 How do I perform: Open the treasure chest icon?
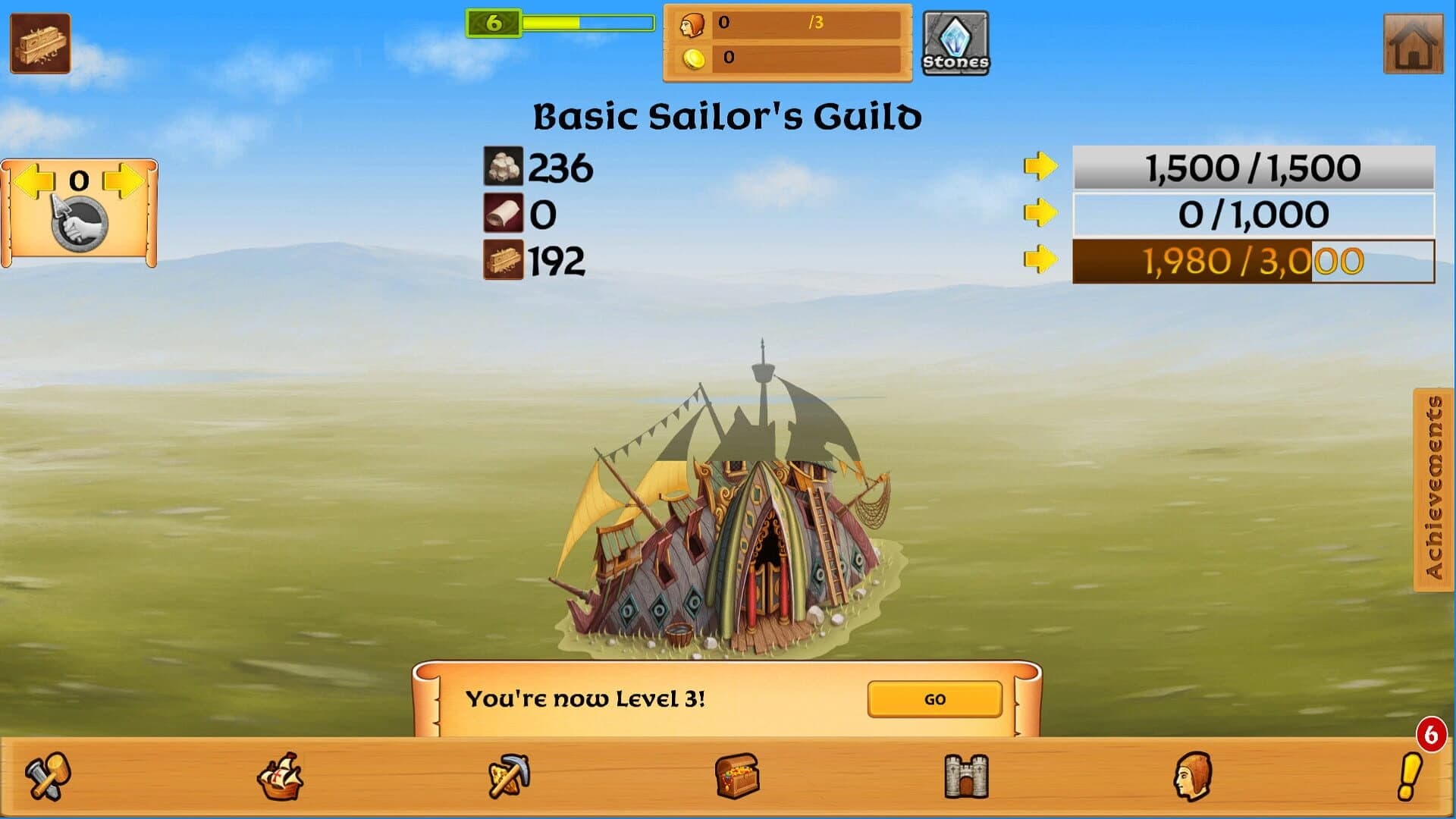pos(738,777)
